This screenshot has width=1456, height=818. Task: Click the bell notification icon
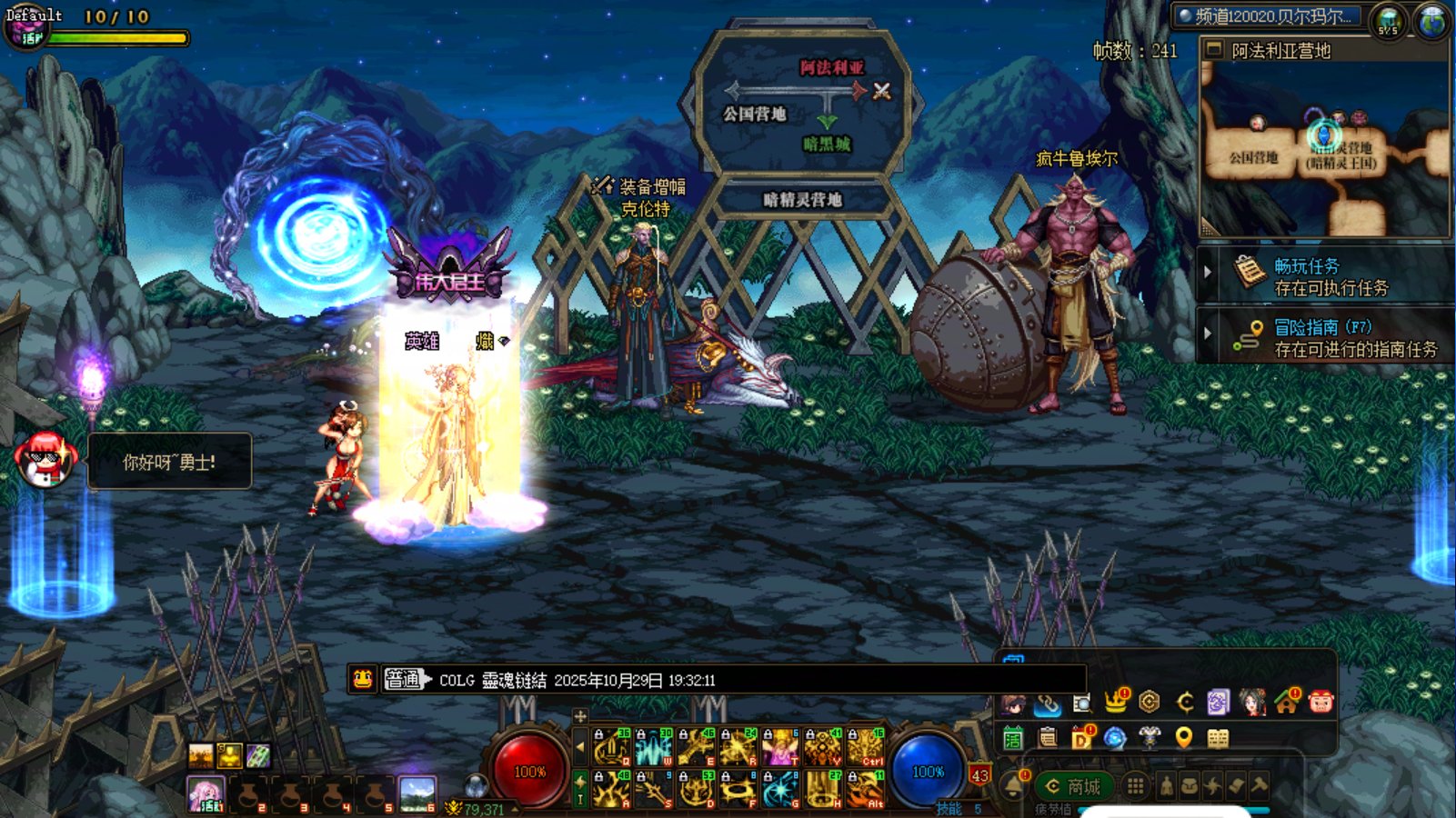pos(1013,783)
